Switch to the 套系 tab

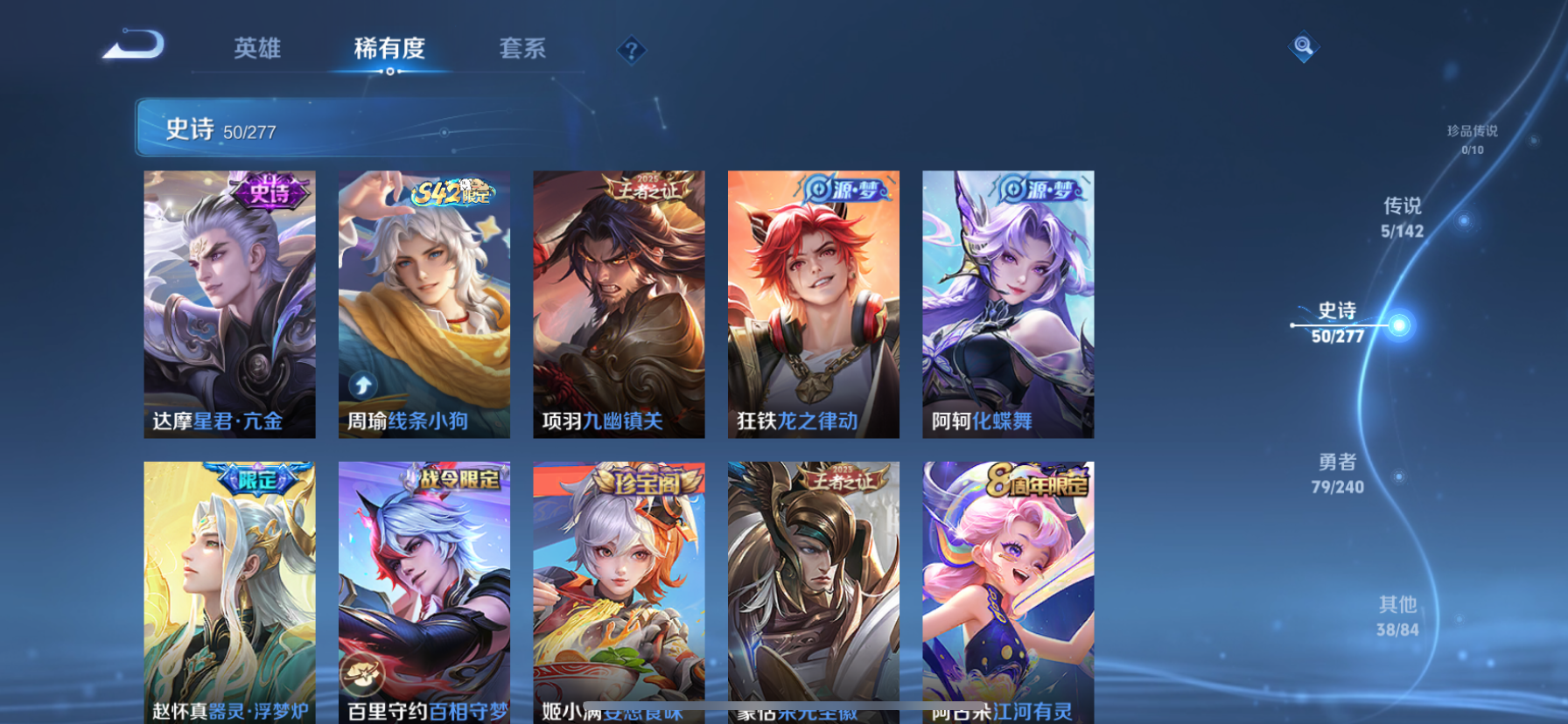(x=524, y=50)
